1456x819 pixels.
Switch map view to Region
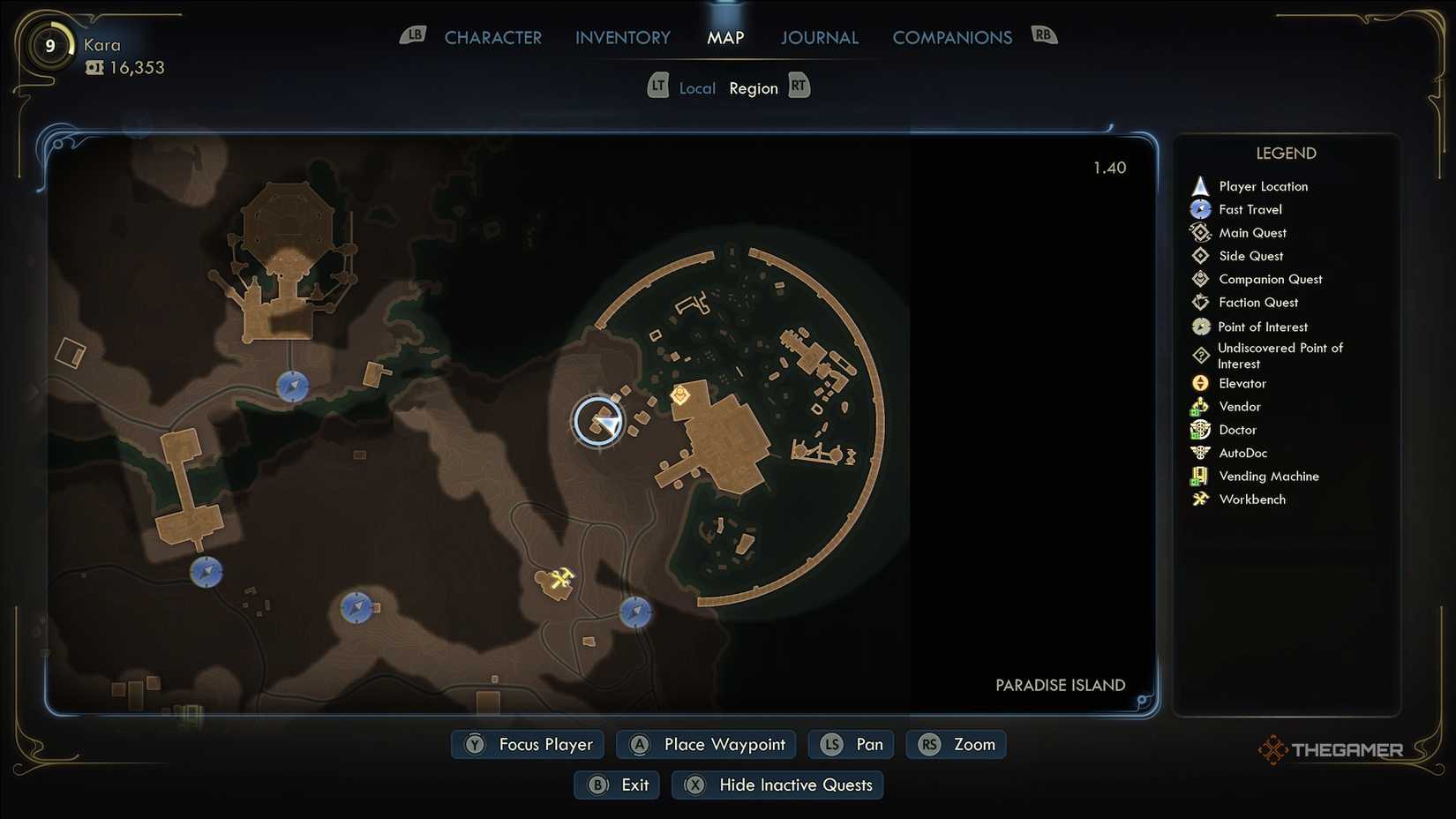(x=754, y=87)
